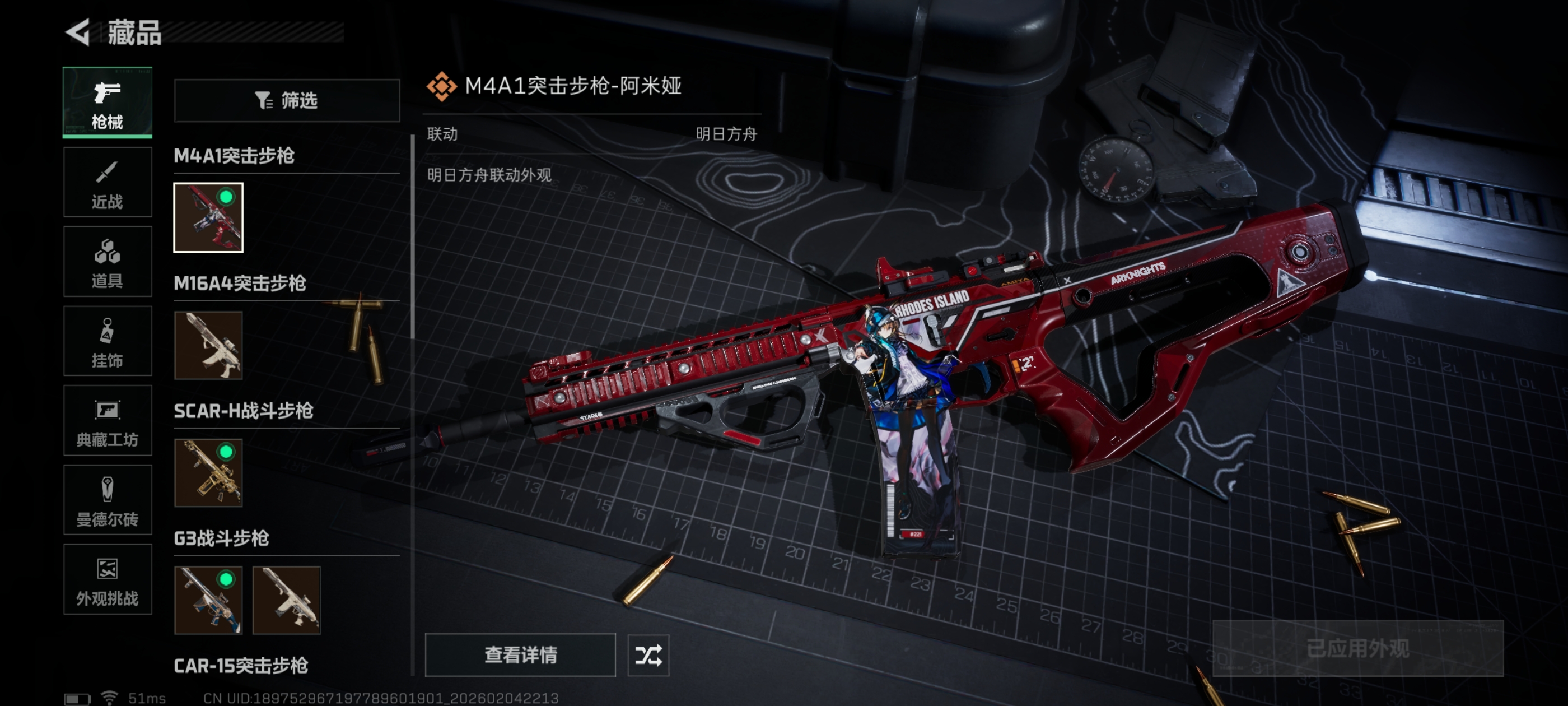The height and width of the screenshot is (706, 1568).
Task: Go back using the 藏品 arrow
Action: pyautogui.click(x=78, y=32)
